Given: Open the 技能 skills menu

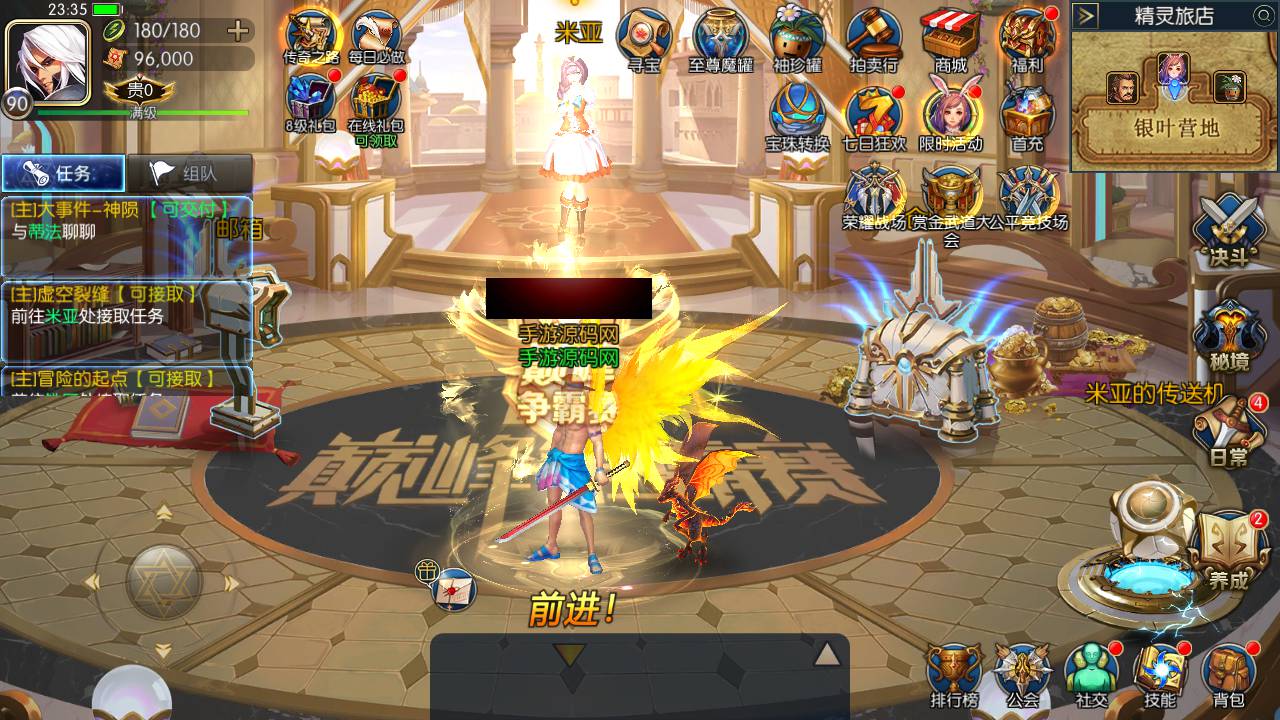Looking at the screenshot, I should [x=1160, y=675].
